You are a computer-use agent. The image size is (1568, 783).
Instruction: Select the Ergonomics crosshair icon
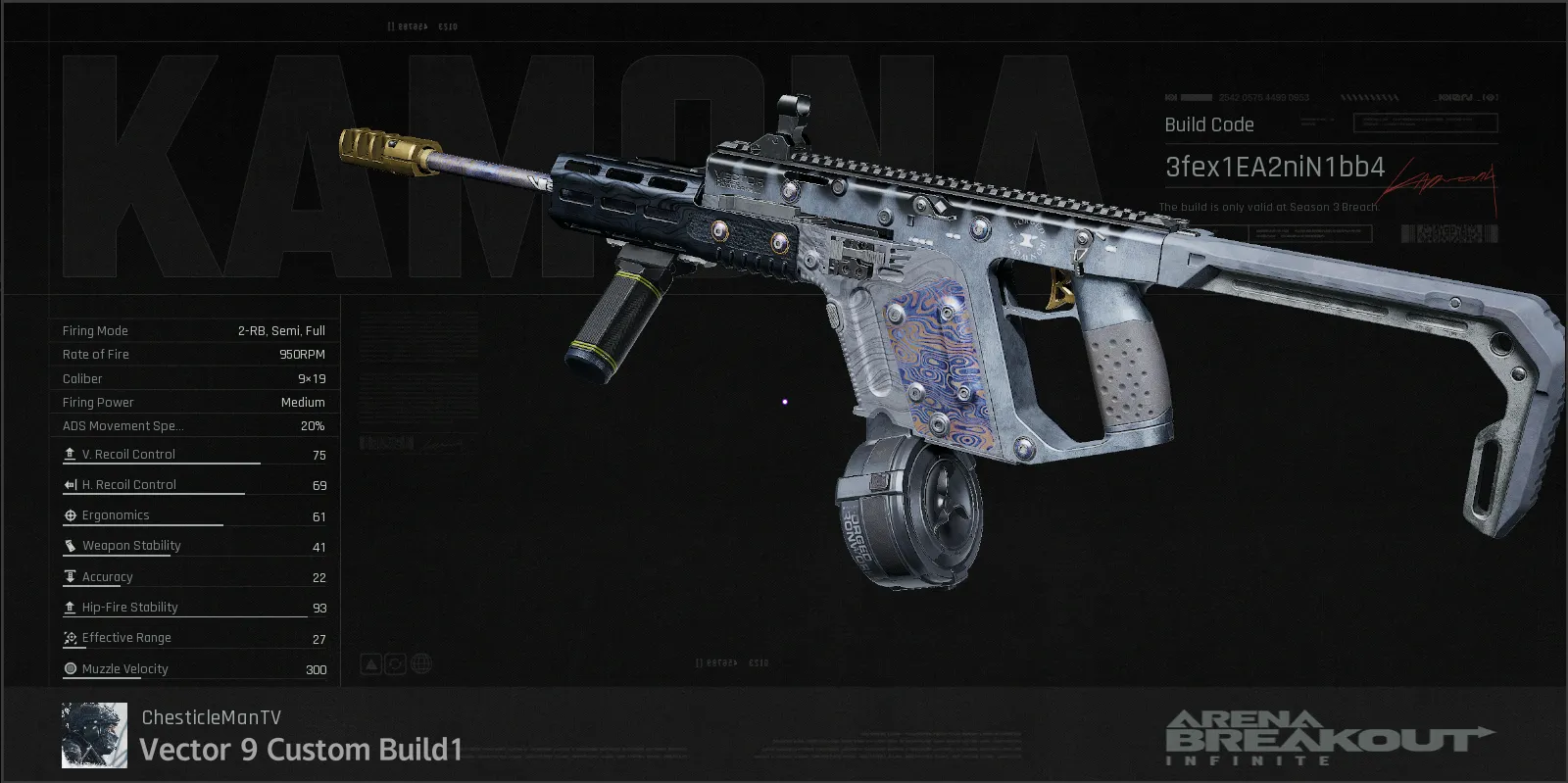tap(71, 514)
